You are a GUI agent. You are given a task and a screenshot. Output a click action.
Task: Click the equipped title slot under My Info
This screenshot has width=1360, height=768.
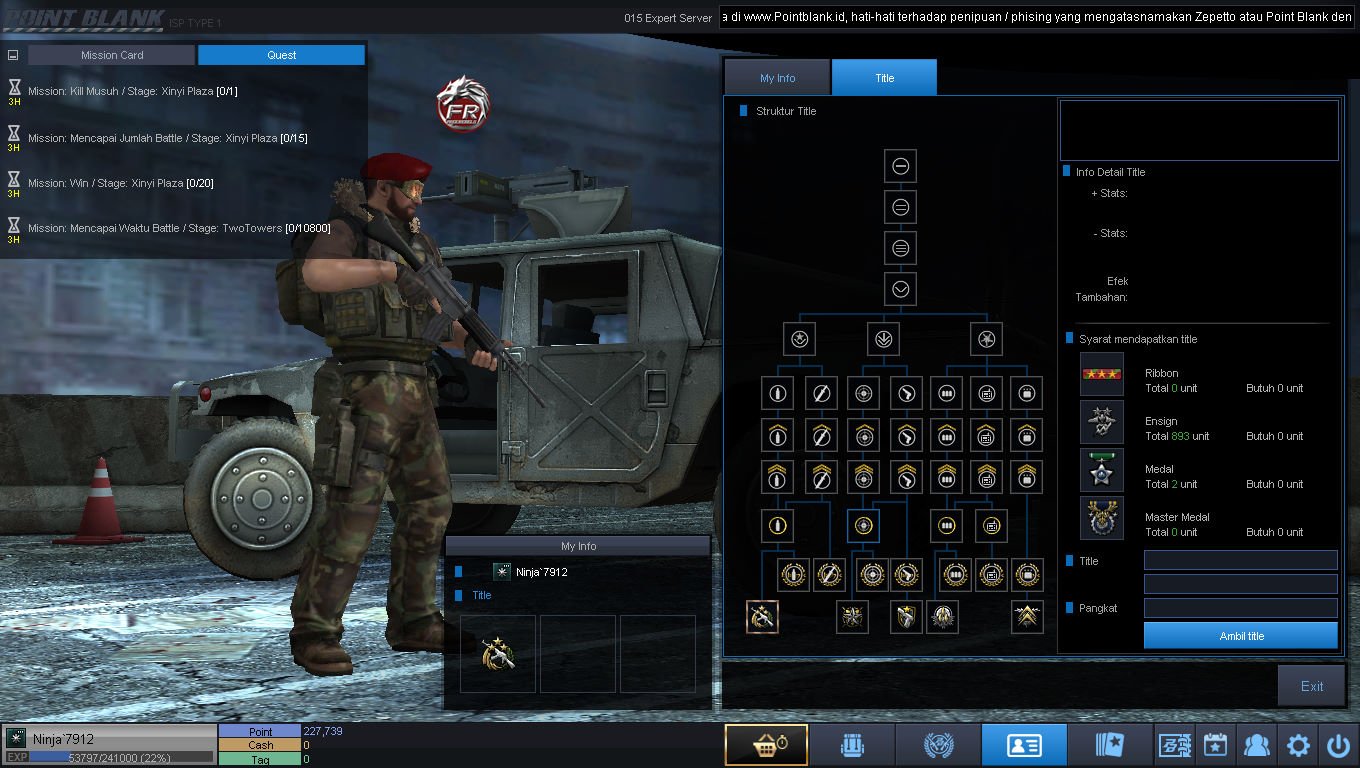498,654
